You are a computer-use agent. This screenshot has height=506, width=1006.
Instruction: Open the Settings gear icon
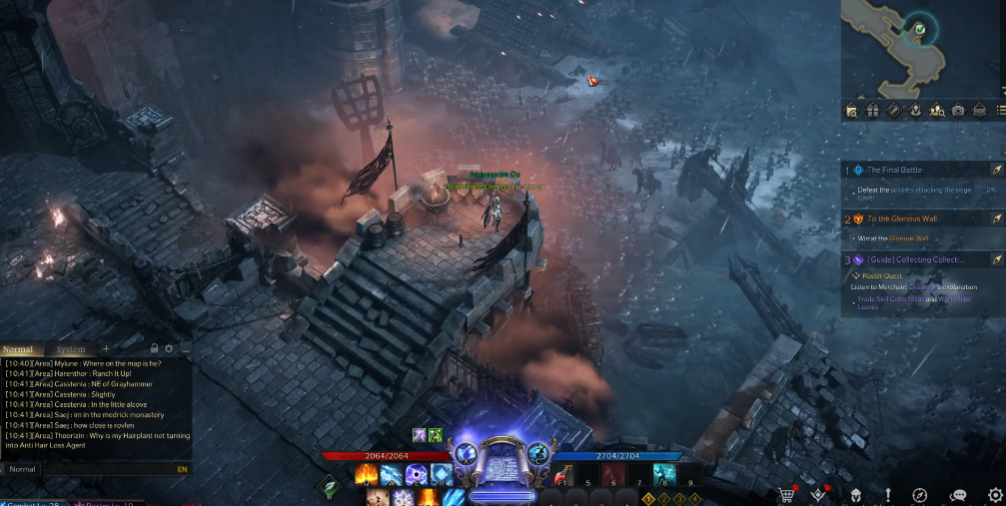tap(994, 494)
